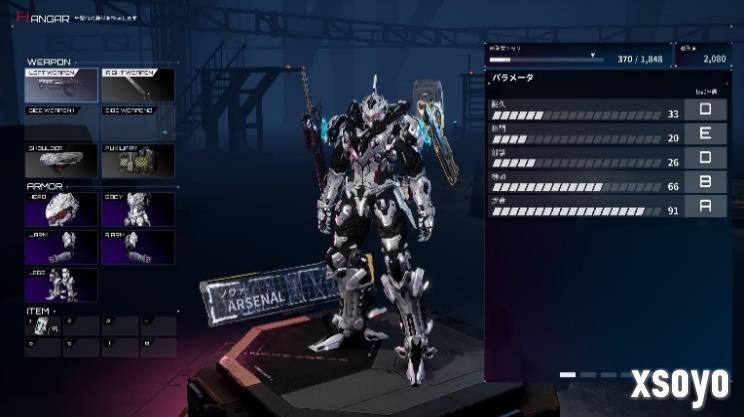Open the L Arm armor slot
This screenshot has width=744, height=417.
click(x=61, y=247)
